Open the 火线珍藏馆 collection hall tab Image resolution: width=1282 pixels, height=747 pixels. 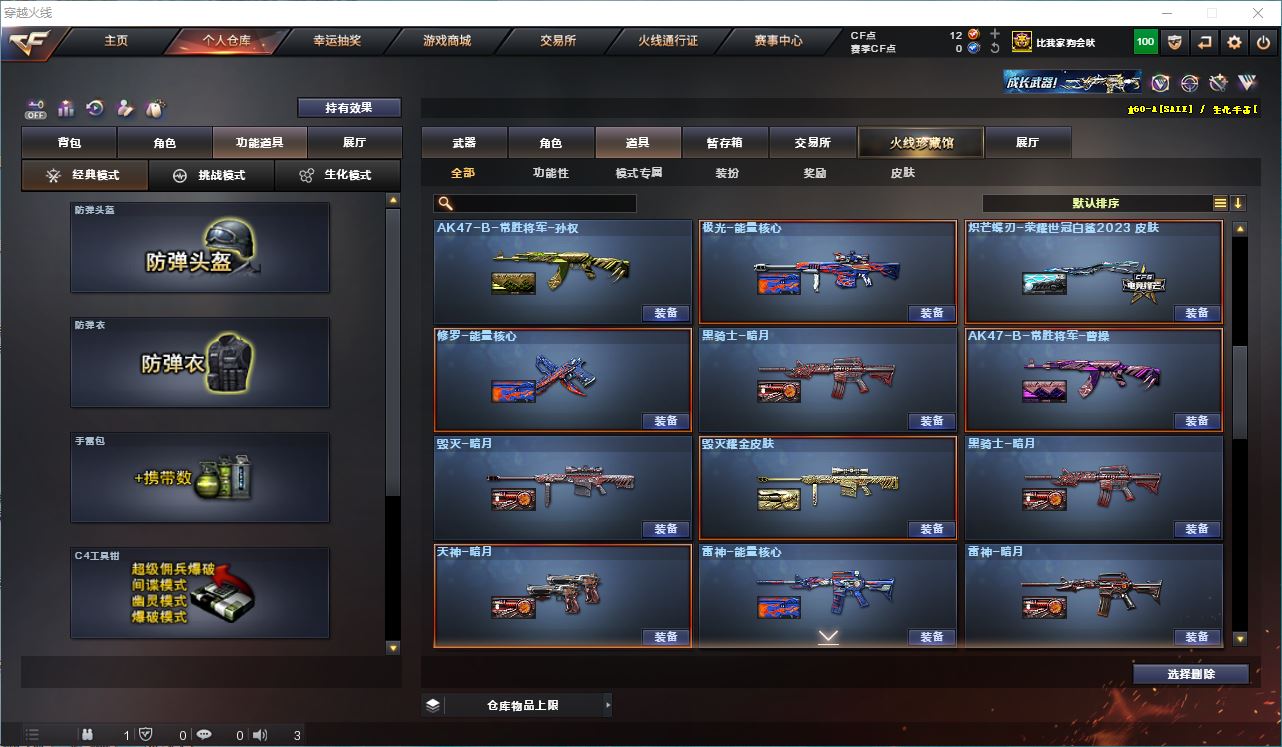coord(921,143)
